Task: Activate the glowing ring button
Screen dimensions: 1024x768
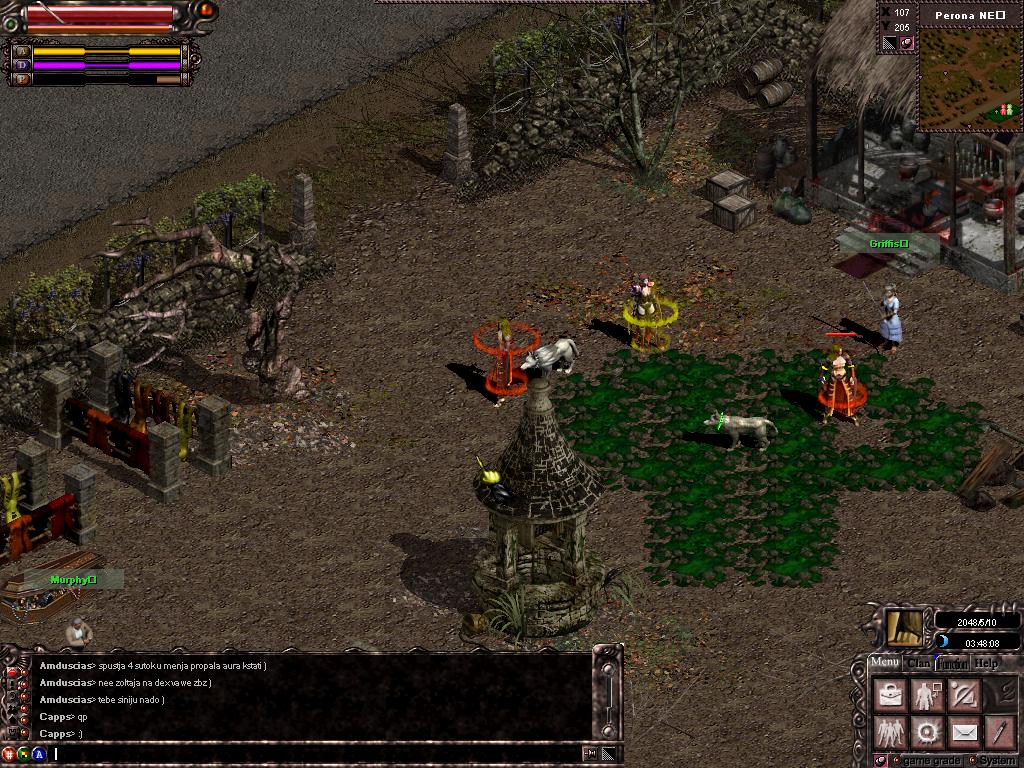Action: click(x=926, y=733)
